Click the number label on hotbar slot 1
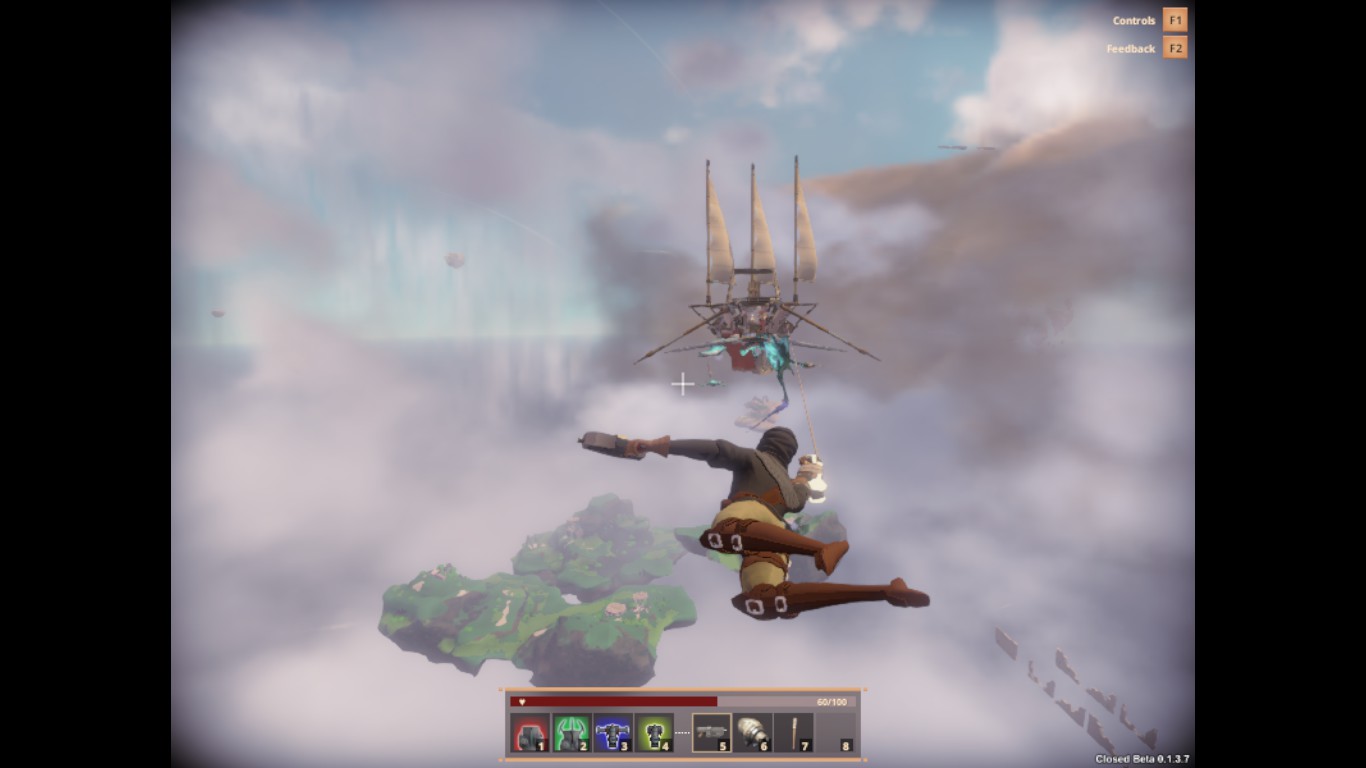Image resolution: width=1366 pixels, height=768 pixels. [541, 746]
